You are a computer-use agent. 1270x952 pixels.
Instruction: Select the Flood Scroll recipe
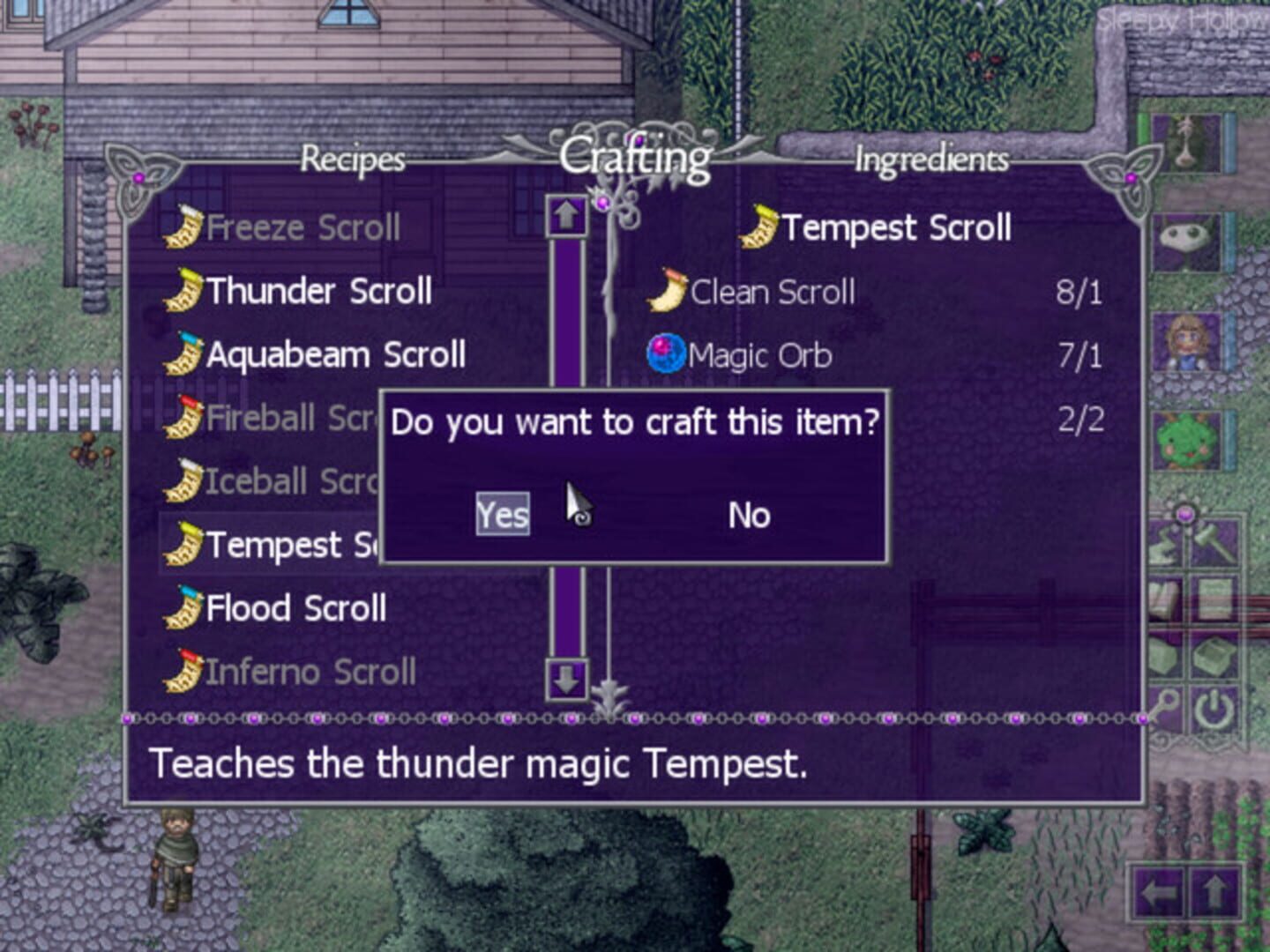pos(295,609)
